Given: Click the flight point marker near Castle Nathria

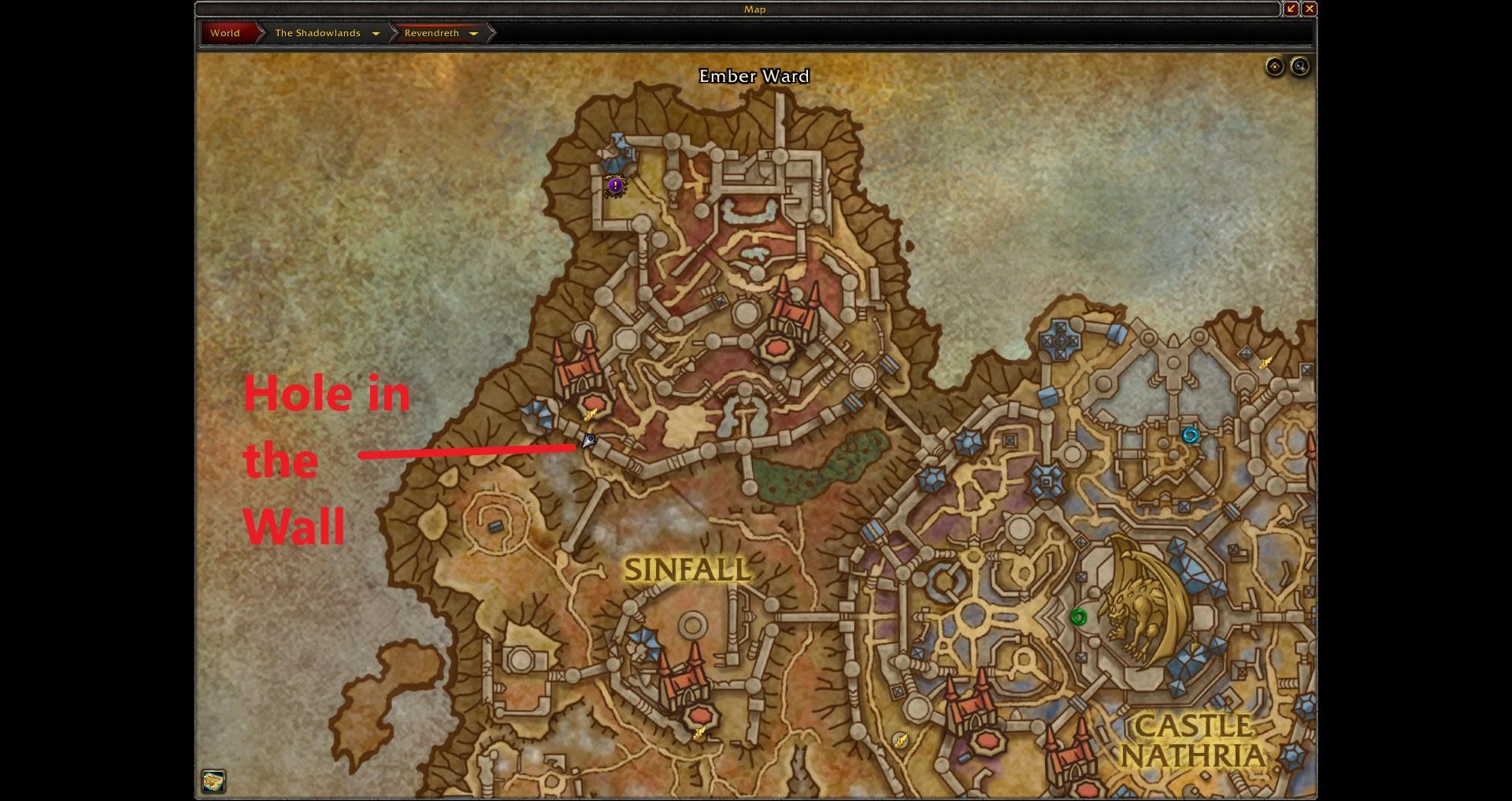Looking at the screenshot, I should click(902, 739).
